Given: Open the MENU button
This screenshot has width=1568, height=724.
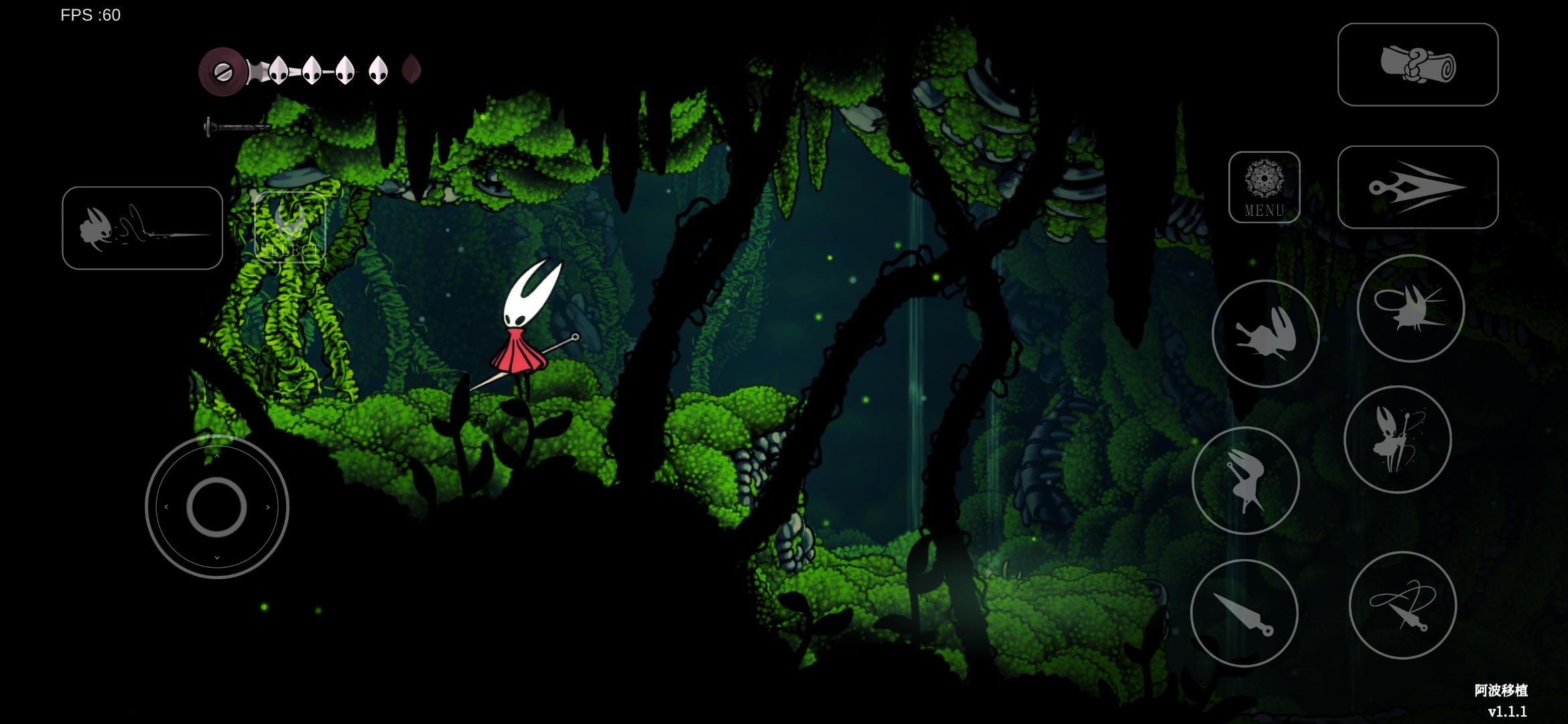Looking at the screenshot, I should (1264, 187).
